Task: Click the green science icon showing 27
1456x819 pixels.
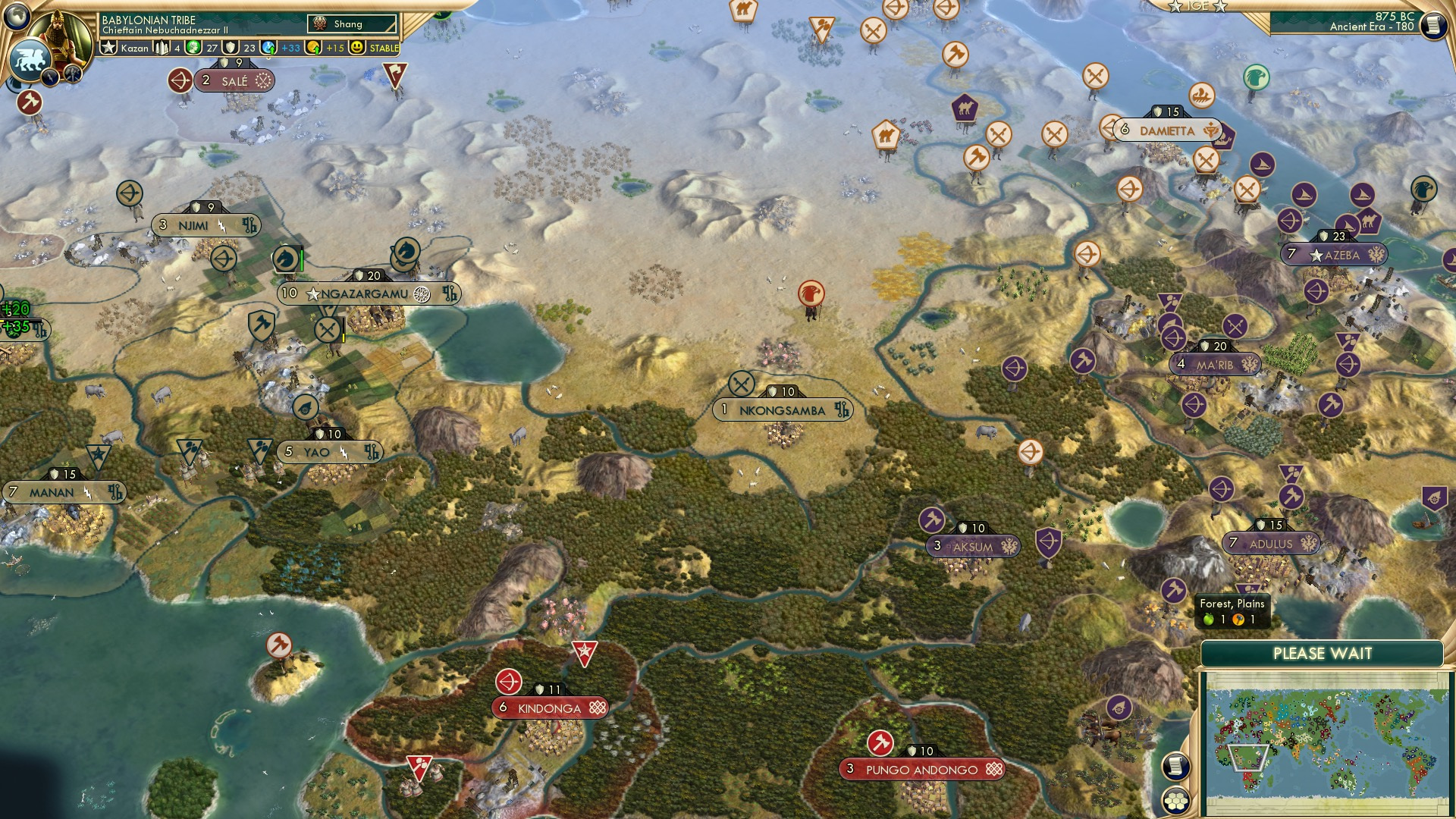Action: pos(193,48)
